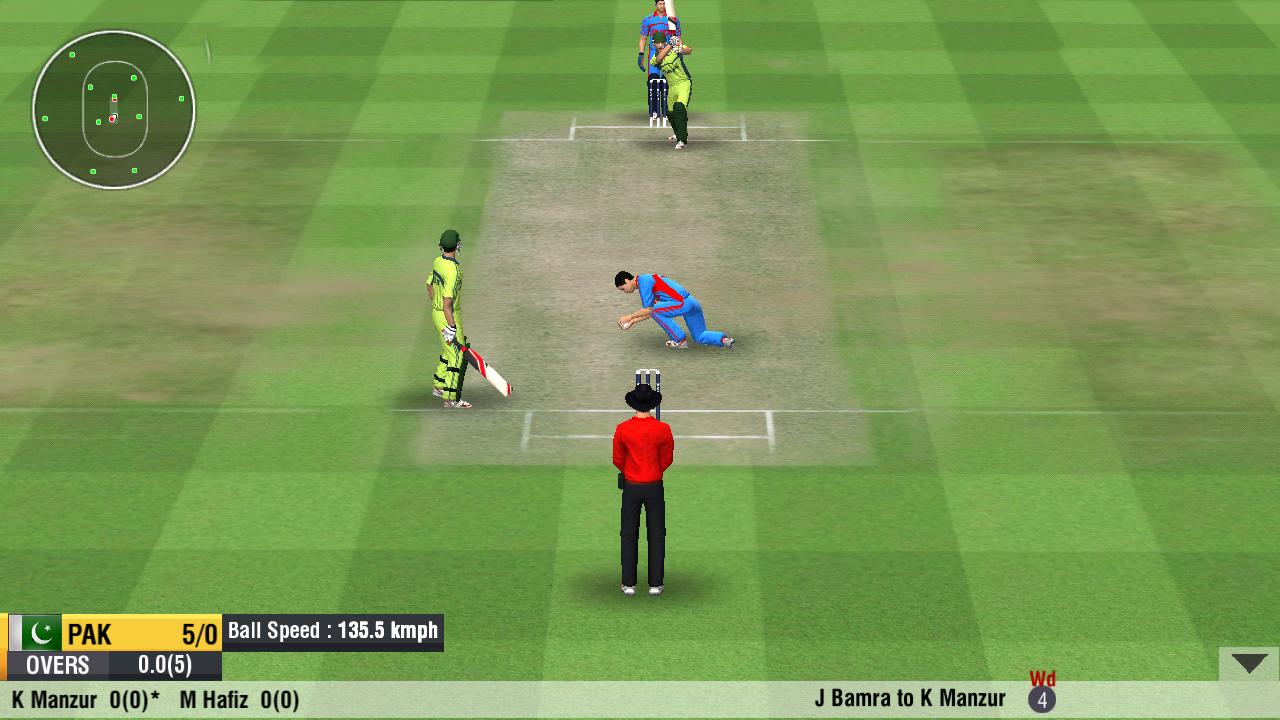
Task: Click the Pakistan flag icon on scoreboard
Action: (40, 631)
